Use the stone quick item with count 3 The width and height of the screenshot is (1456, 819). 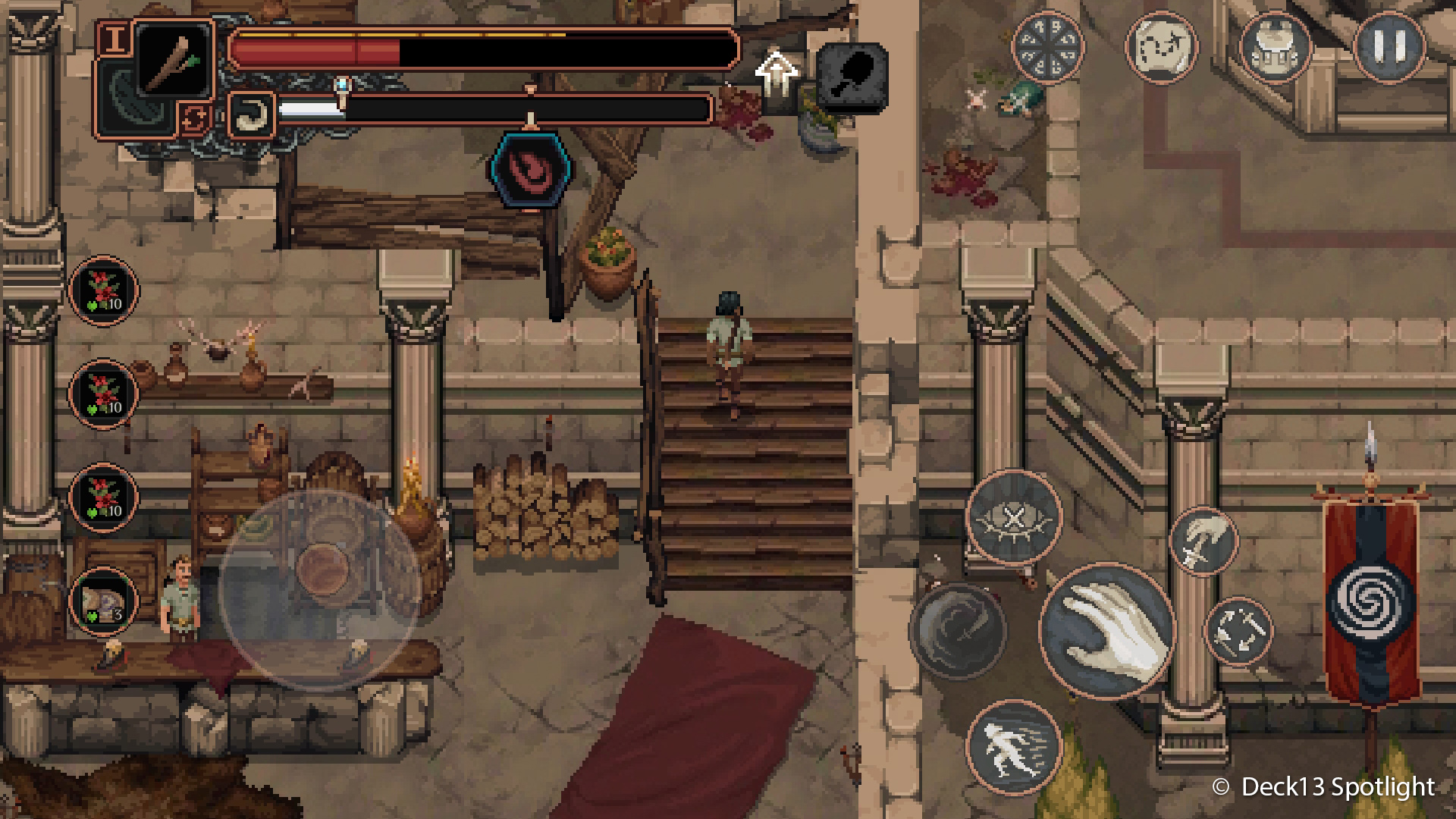pos(103,601)
